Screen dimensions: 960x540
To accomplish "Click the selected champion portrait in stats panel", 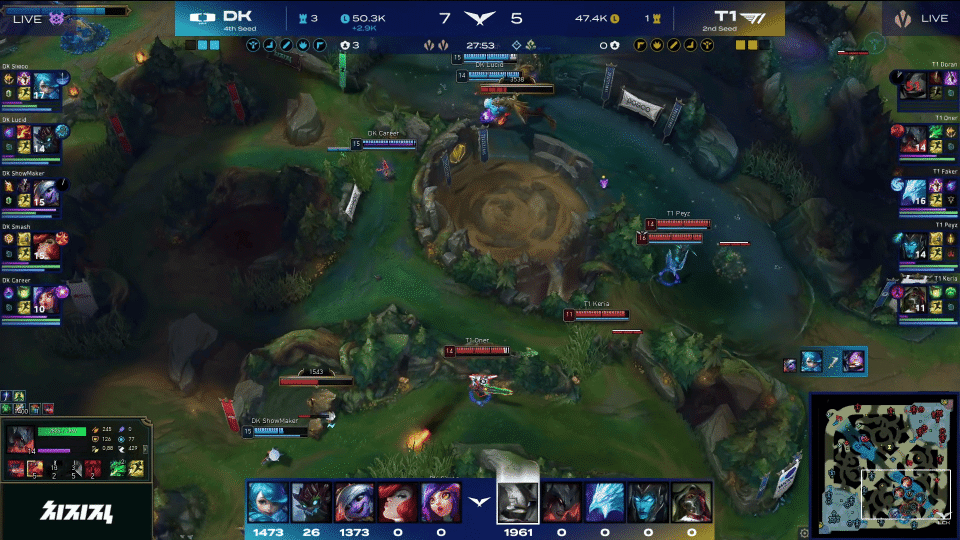I will [x=21, y=441].
